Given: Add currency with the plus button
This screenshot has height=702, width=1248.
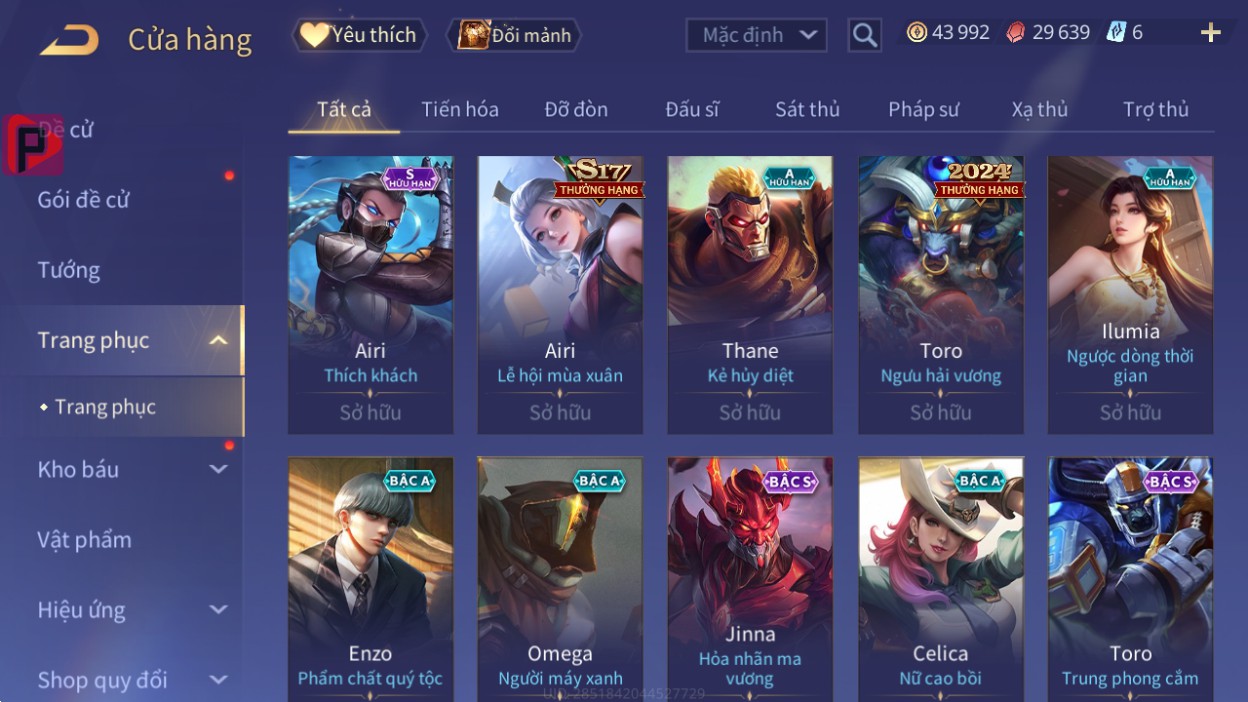Looking at the screenshot, I should point(1210,33).
